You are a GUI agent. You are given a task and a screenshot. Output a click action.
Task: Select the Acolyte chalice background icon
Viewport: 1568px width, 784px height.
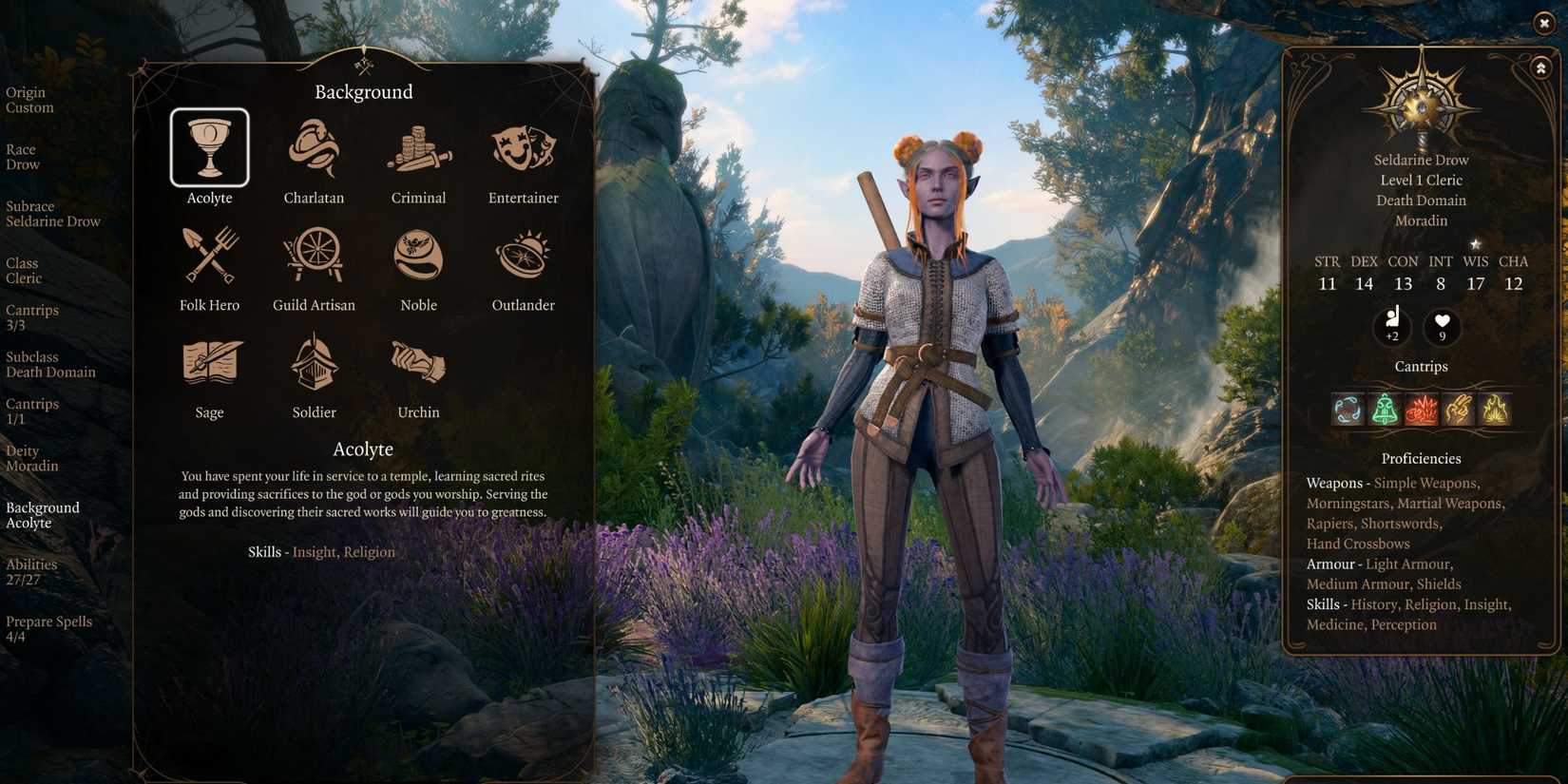point(209,145)
